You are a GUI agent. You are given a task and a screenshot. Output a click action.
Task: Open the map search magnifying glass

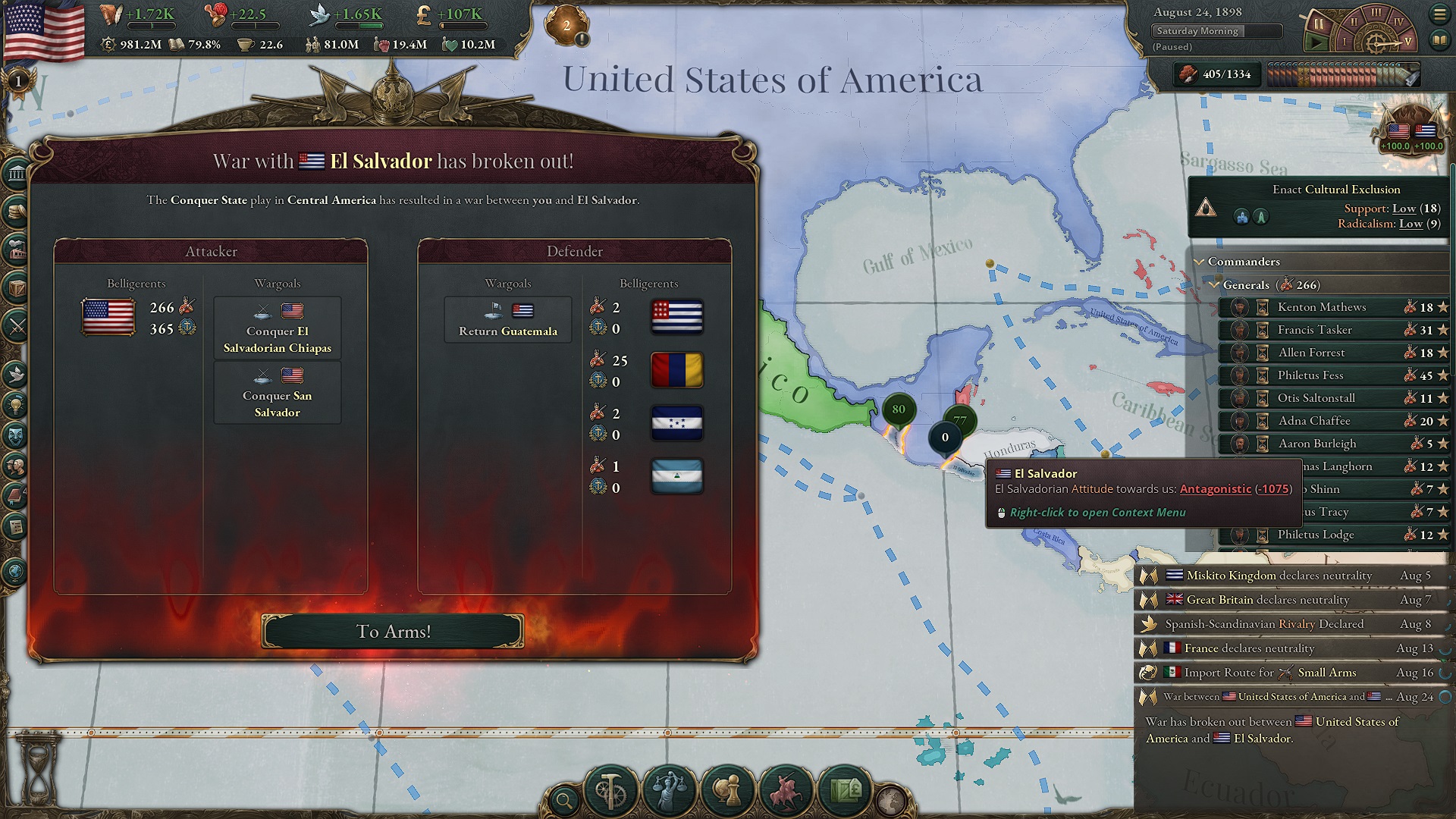[x=565, y=797]
